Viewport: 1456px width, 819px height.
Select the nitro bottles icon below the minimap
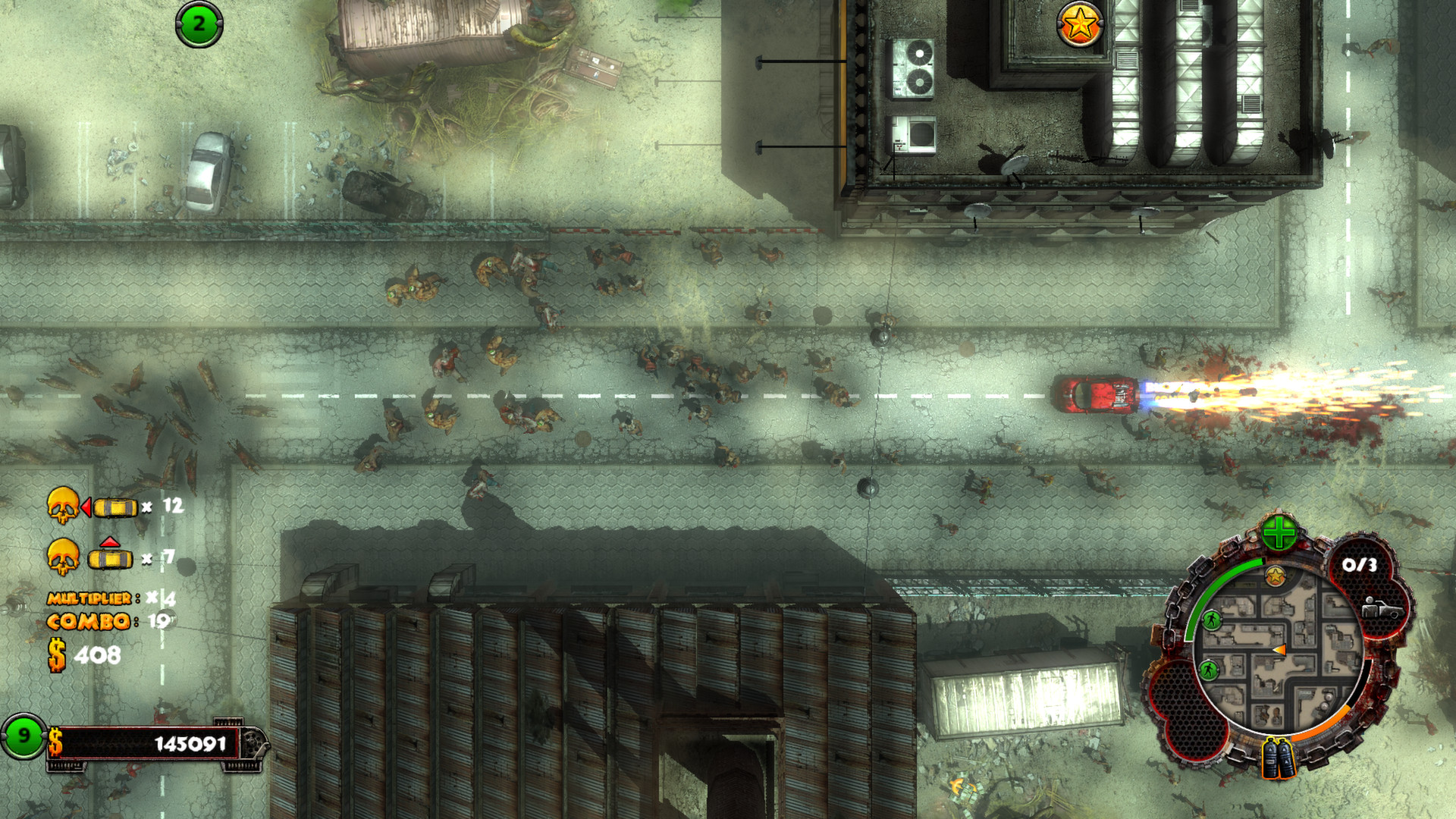1278,758
